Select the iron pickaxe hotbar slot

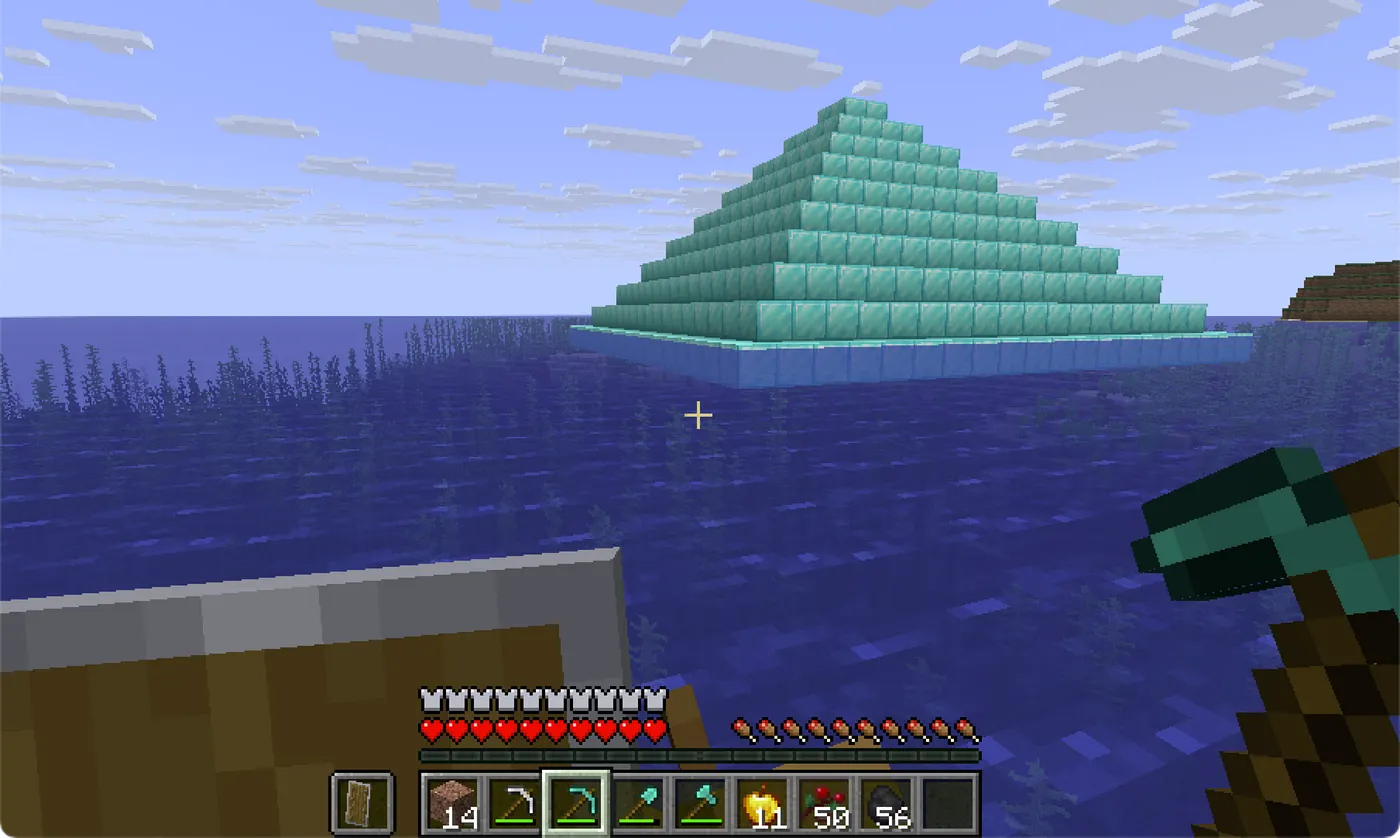pyautogui.click(x=514, y=802)
